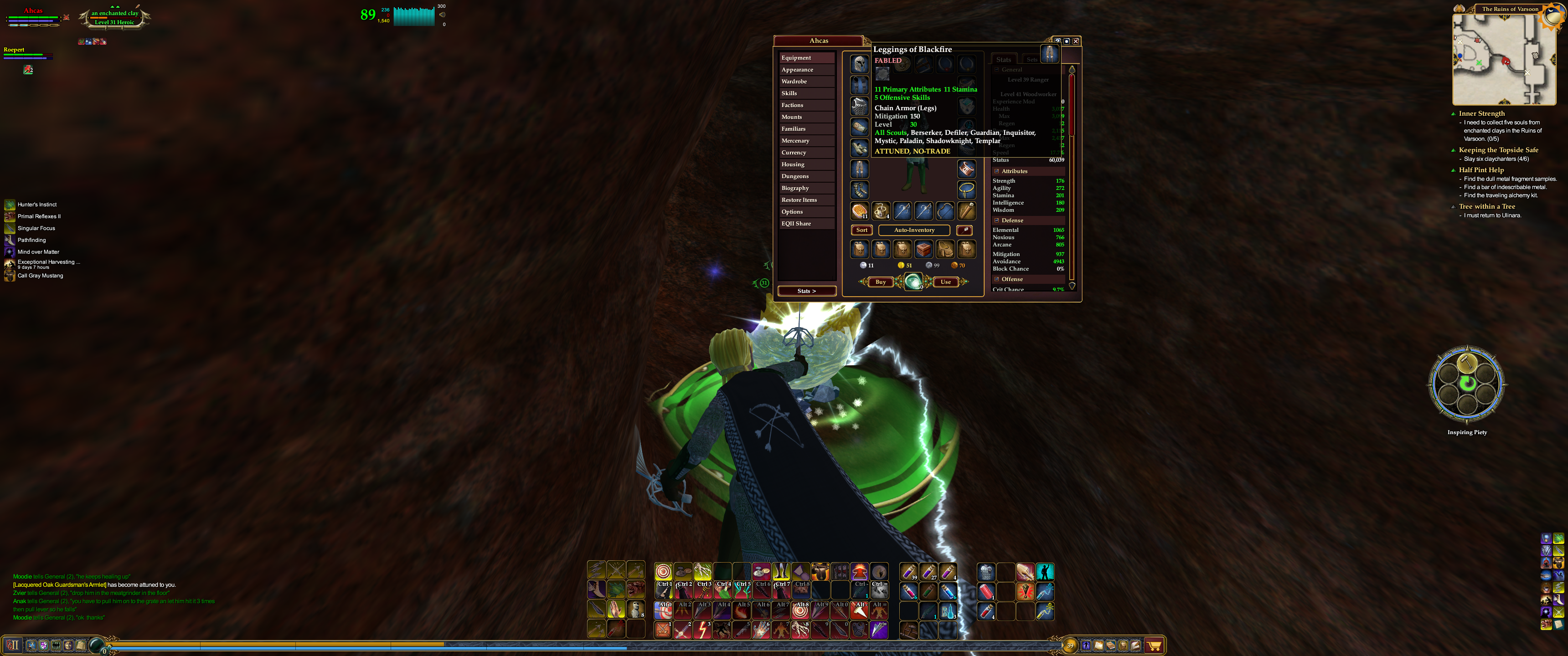Choose the Mercenary menu entry

tap(795, 141)
